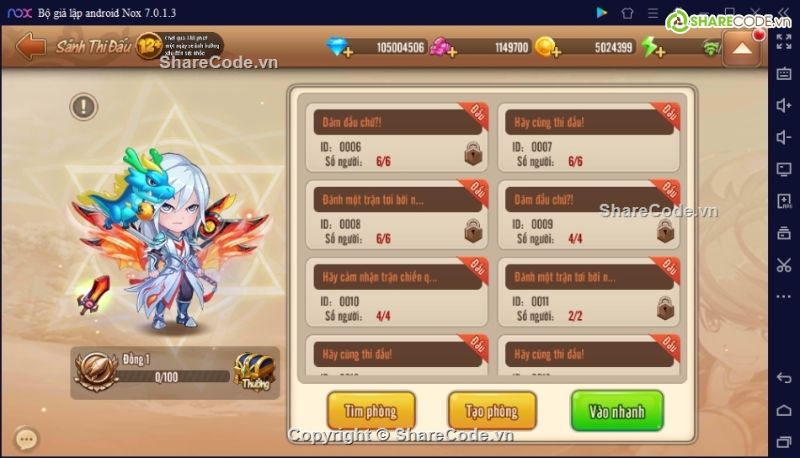The width and height of the screenshot is (800, 458).
Task: Join quickly with Vào nhanh button
Action: pyautogui.click(x=616, y=411)
